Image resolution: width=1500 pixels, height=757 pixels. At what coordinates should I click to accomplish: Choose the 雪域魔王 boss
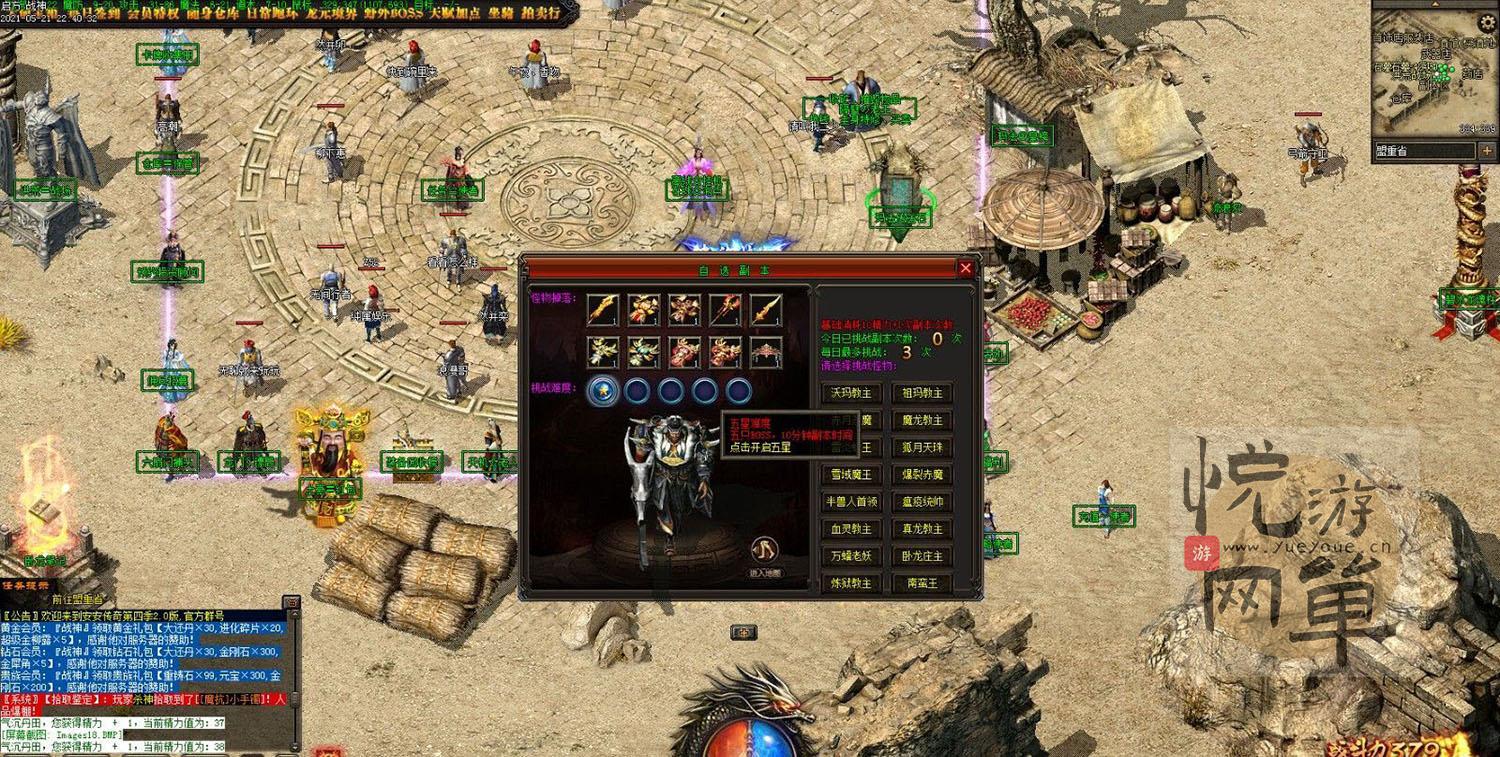tap(851, 475)
